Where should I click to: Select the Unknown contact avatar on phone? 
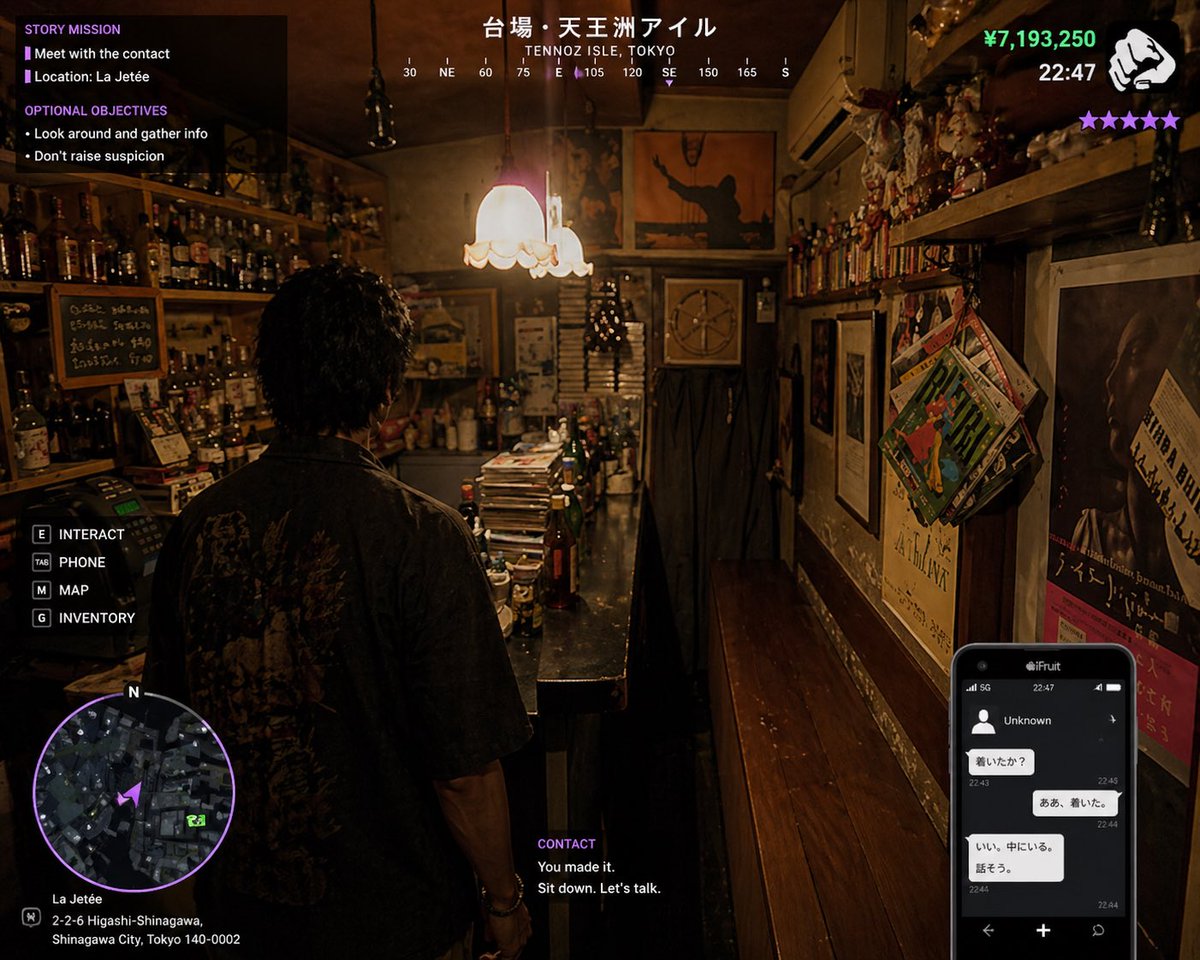point(984,720)
